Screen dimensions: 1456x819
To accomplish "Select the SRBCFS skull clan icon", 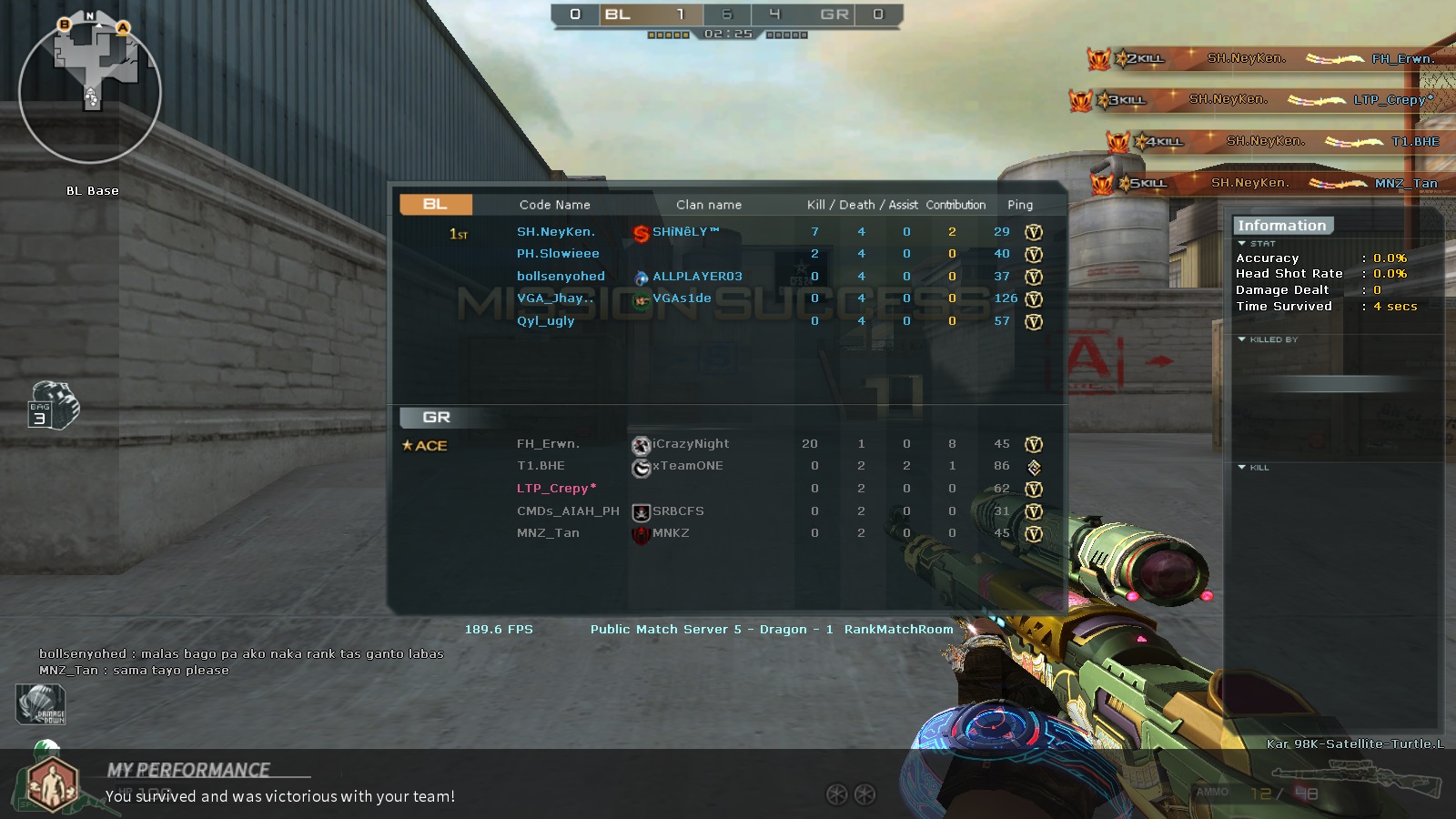I will (x=640, y=511).
